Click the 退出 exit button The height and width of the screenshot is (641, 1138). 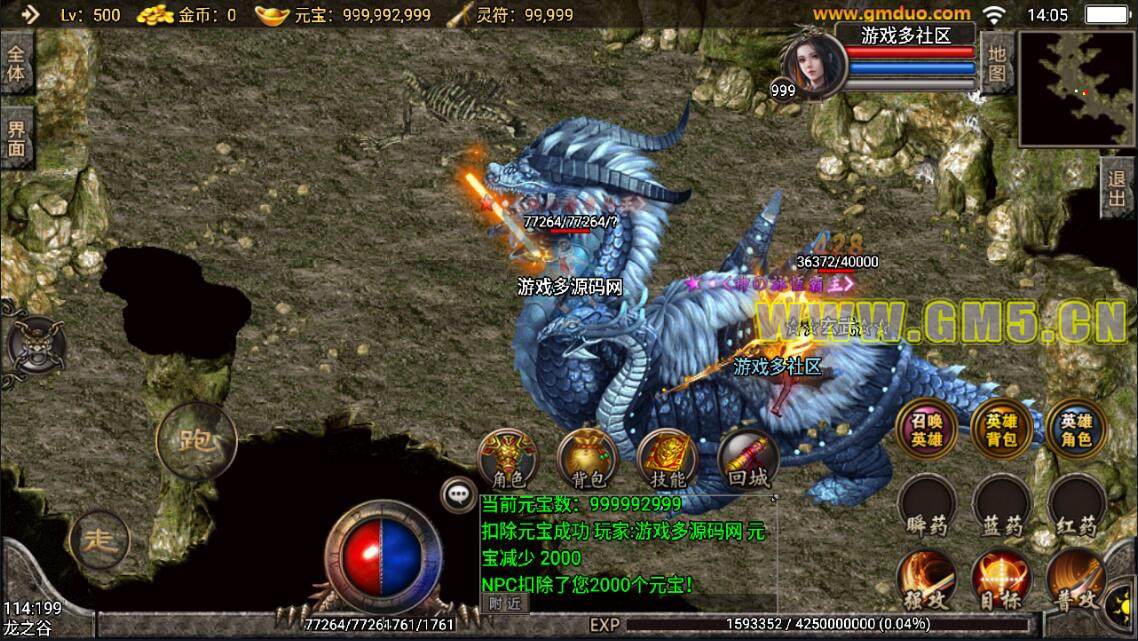point(1118,188)
